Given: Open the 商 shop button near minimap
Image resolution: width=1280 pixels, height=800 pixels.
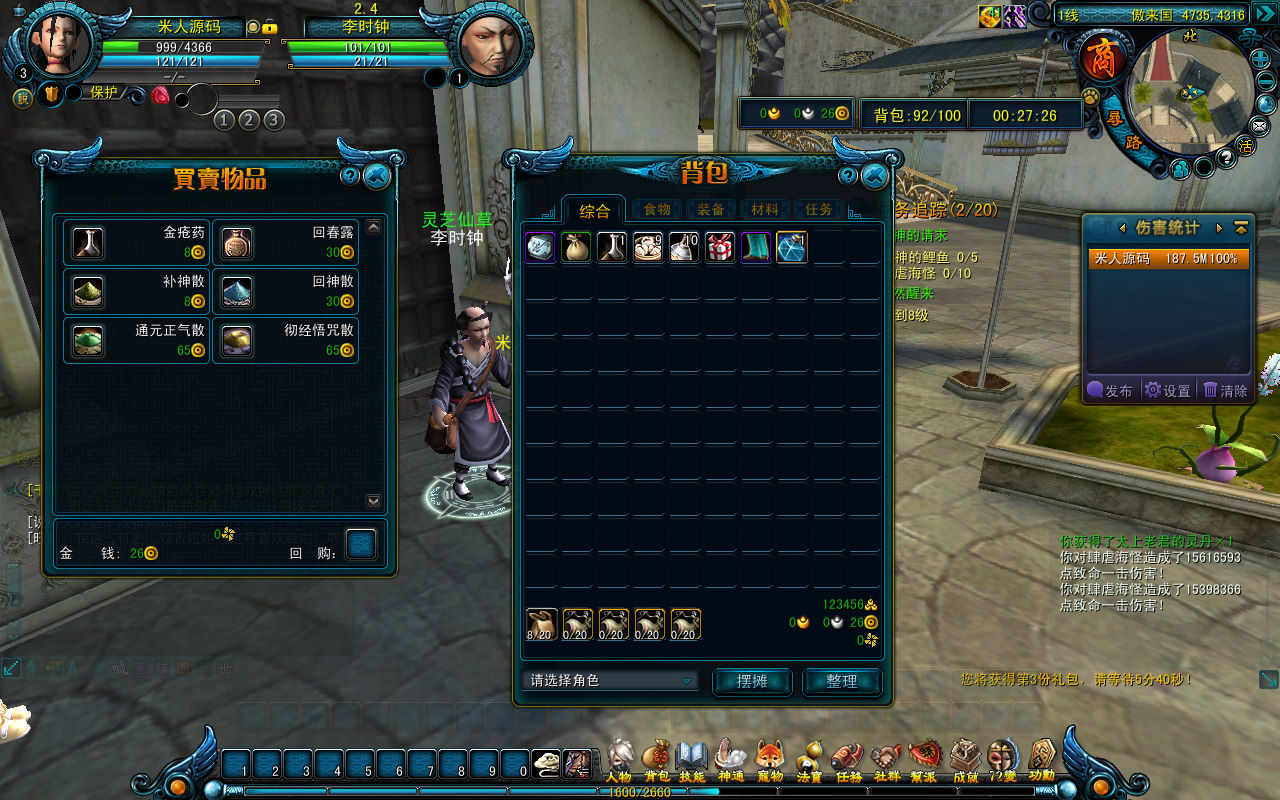Looking at the screenshot, I should pyautogui.click(x=1102, y=56).
